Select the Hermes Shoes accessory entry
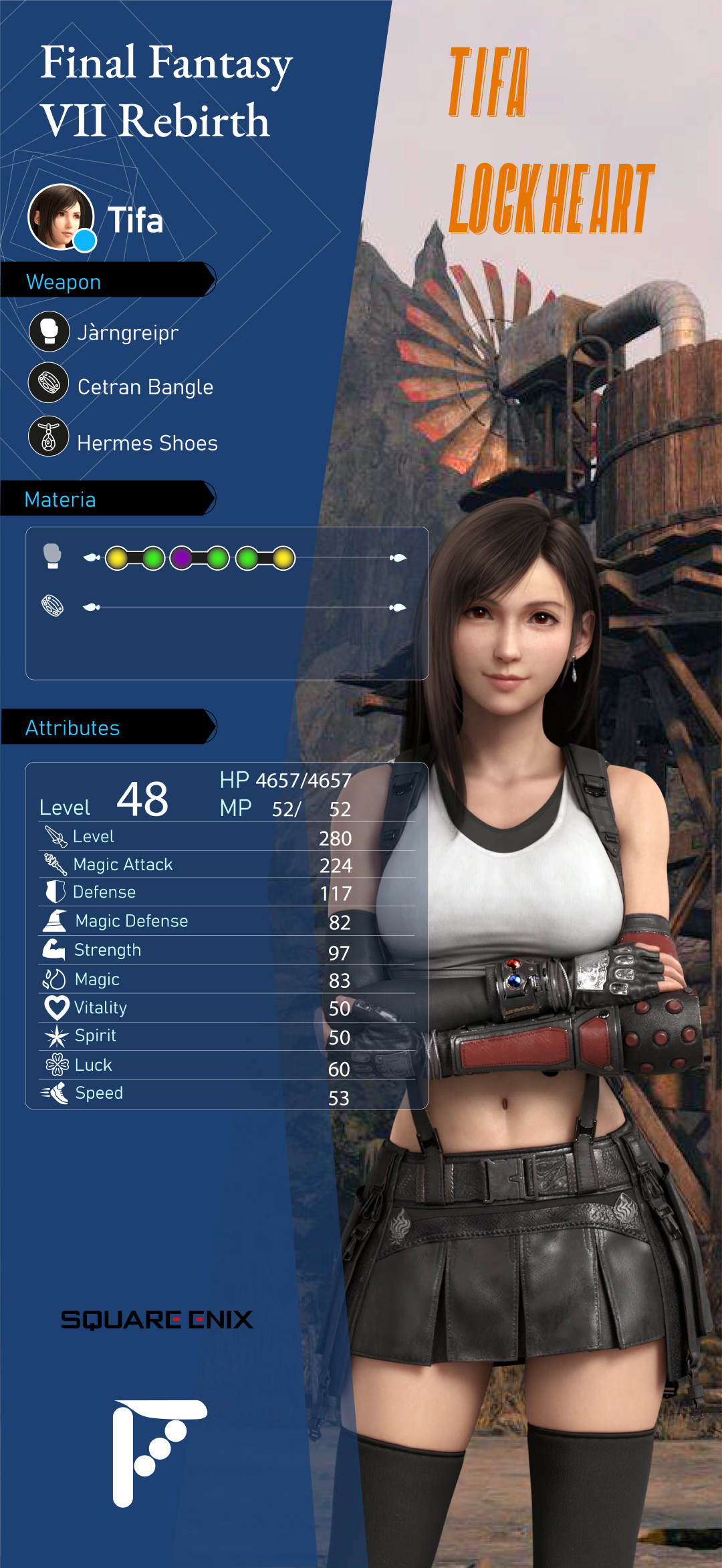The image size is (722, 1568). coord(147,442)
